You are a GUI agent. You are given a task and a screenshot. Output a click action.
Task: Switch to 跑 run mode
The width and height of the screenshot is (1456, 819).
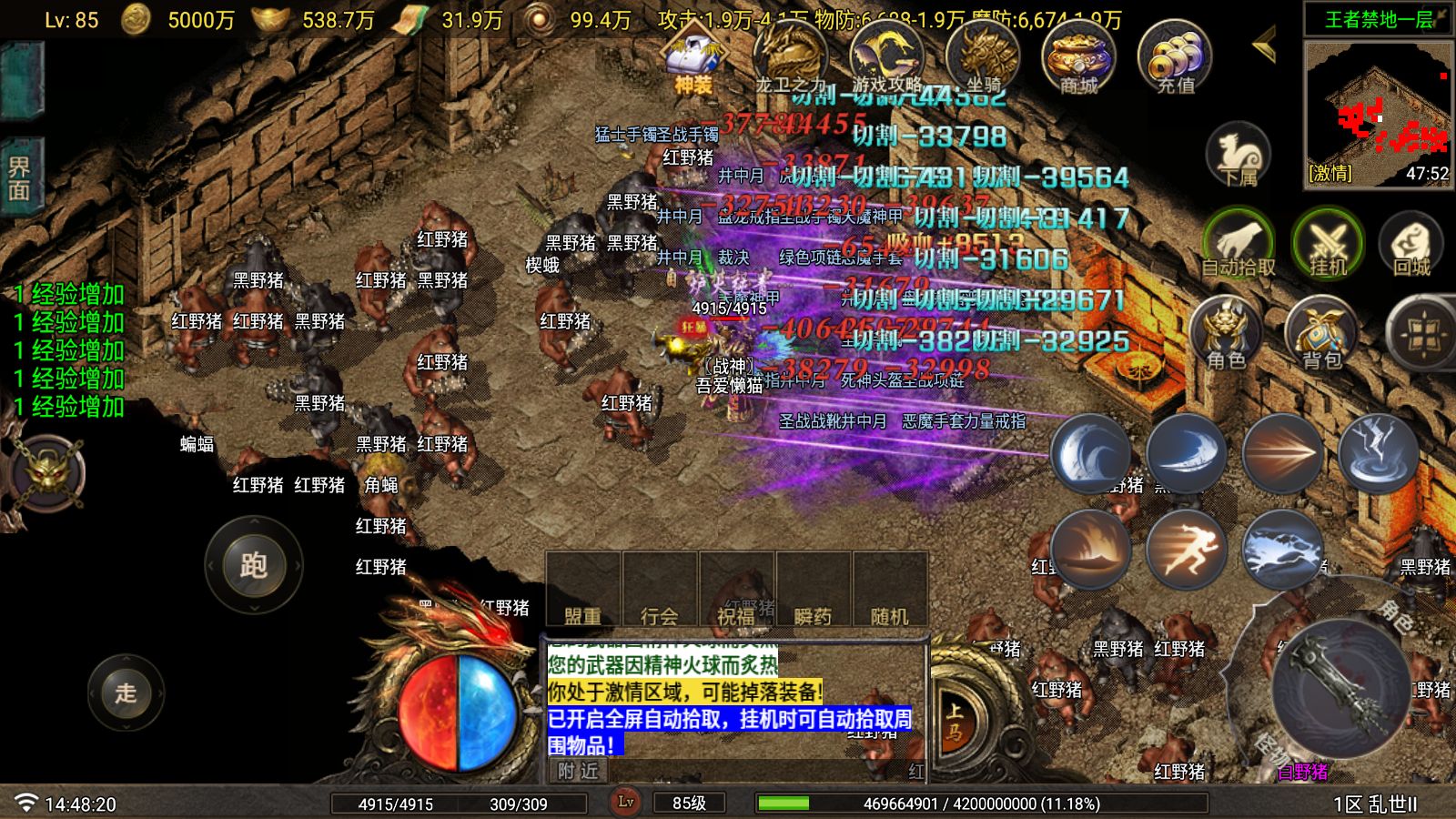pyautogui.click(x=253, y=565)
